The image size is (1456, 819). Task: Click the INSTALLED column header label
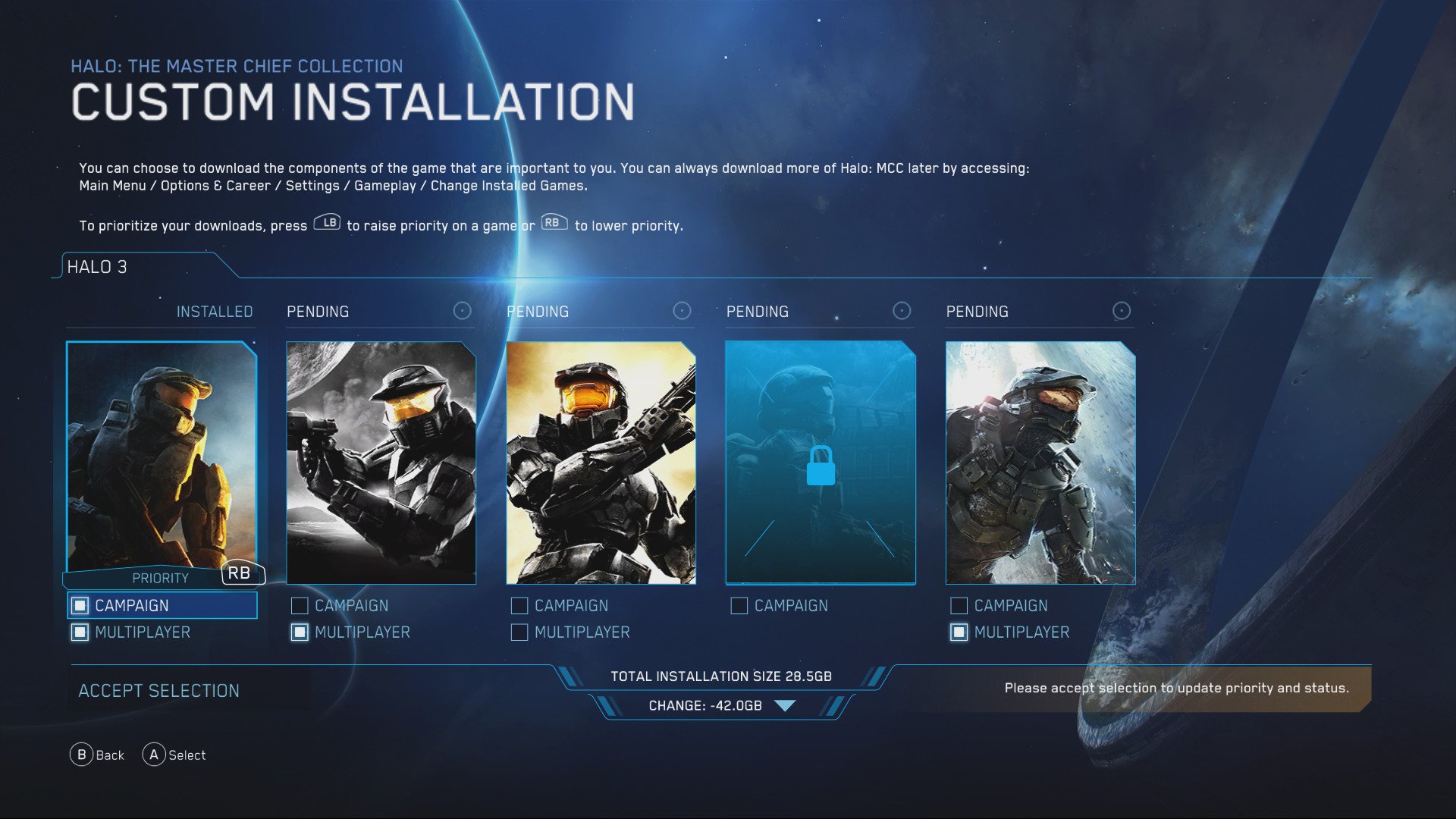pyautogui.click(x=215, y=311)
